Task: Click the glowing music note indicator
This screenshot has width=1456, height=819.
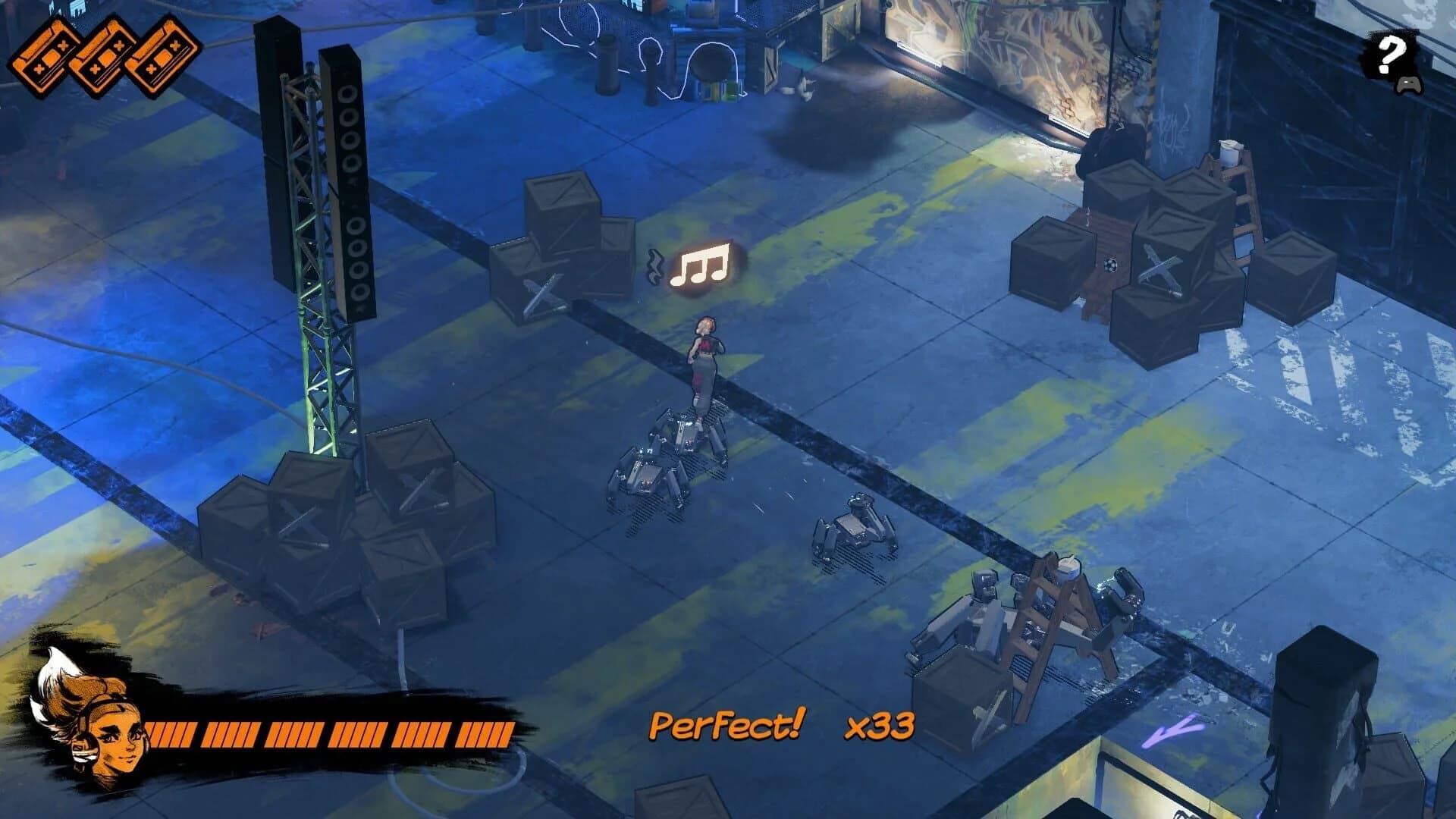Action: coord(701,265)
